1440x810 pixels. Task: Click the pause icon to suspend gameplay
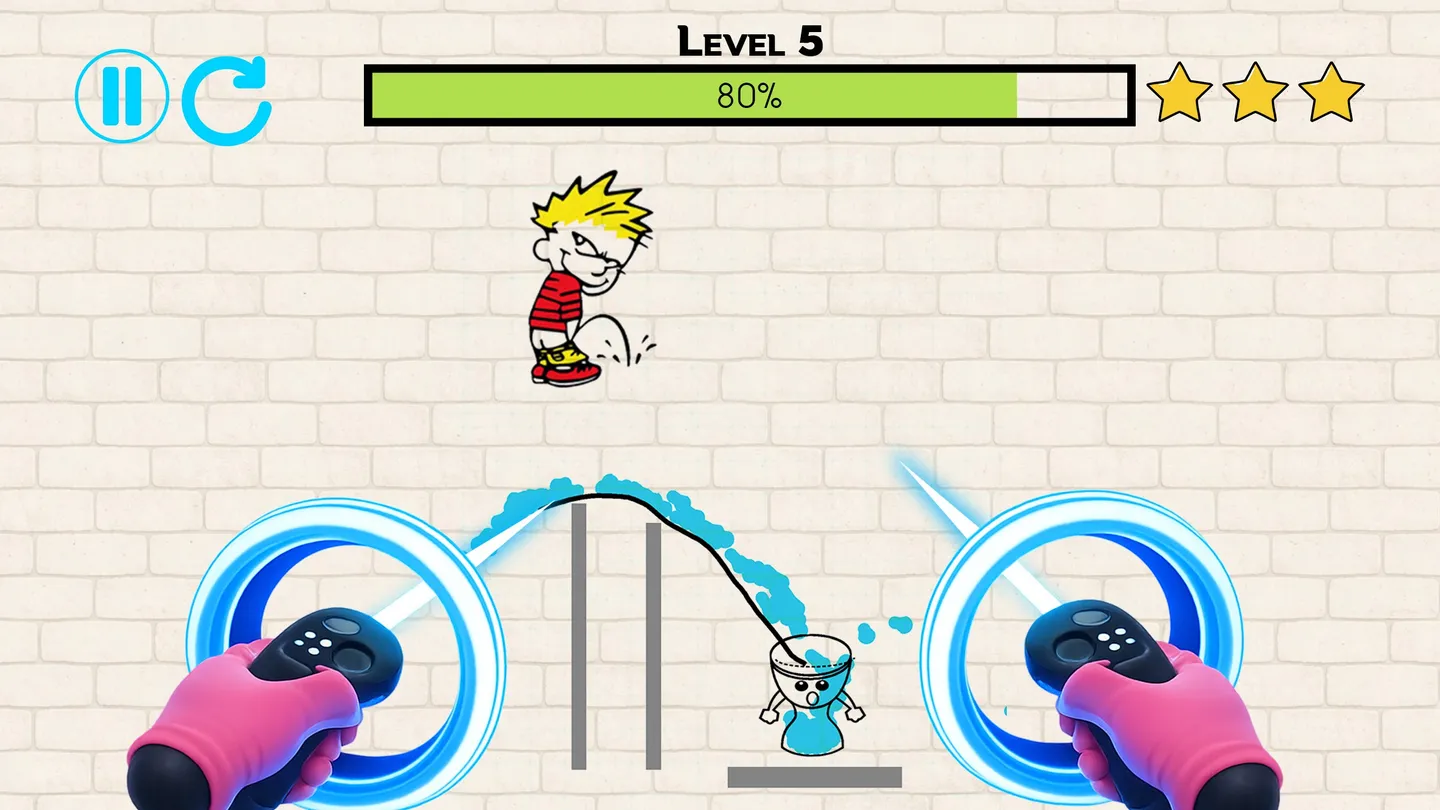click(120, 97)
